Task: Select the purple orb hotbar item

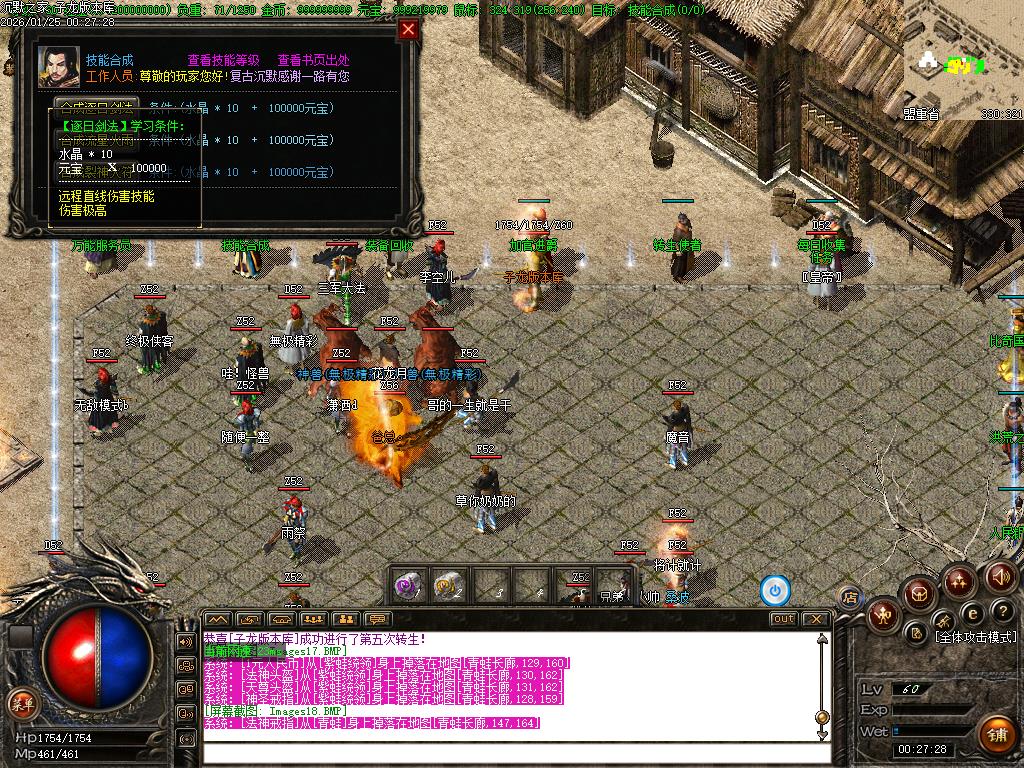Action: [x=408, y=585]
